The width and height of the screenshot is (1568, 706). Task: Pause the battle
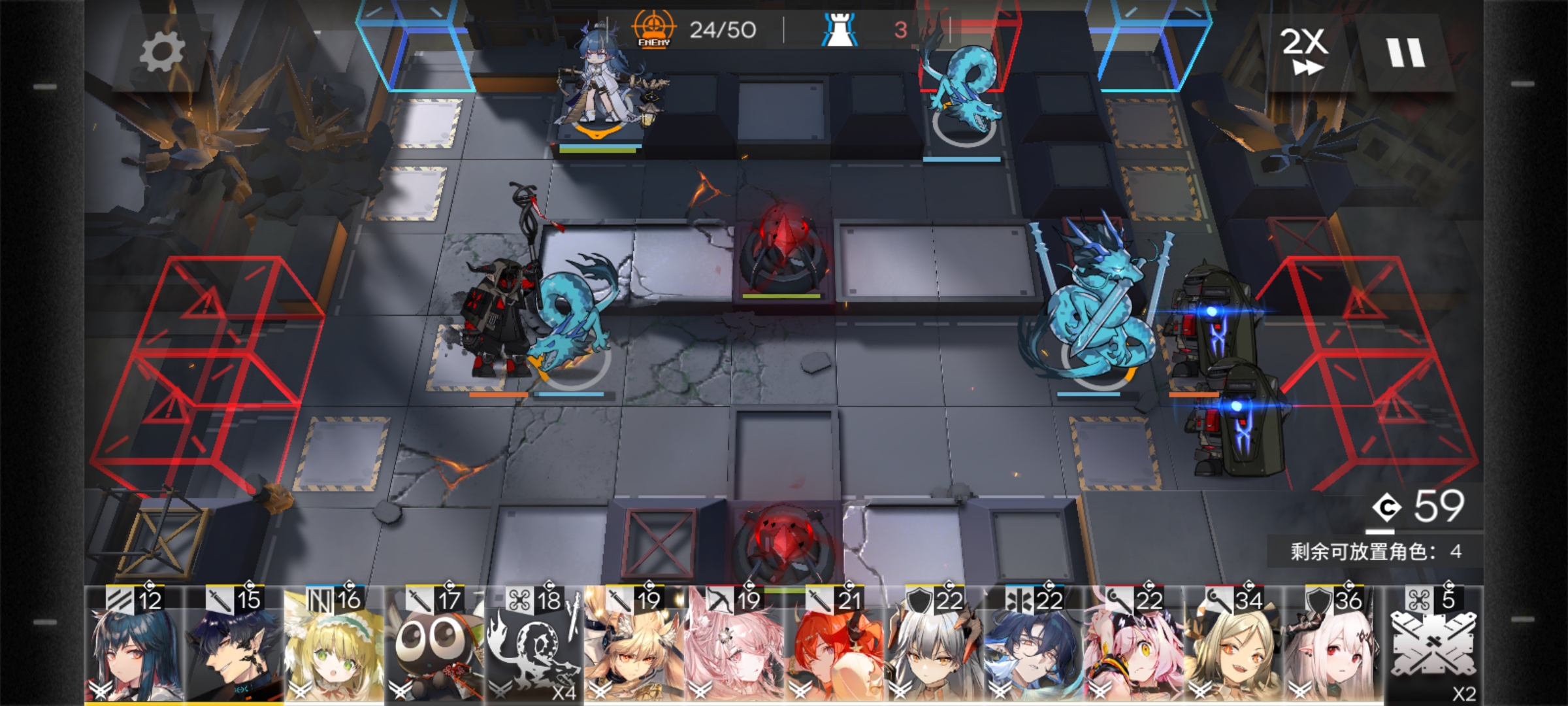pos(1405,52)
